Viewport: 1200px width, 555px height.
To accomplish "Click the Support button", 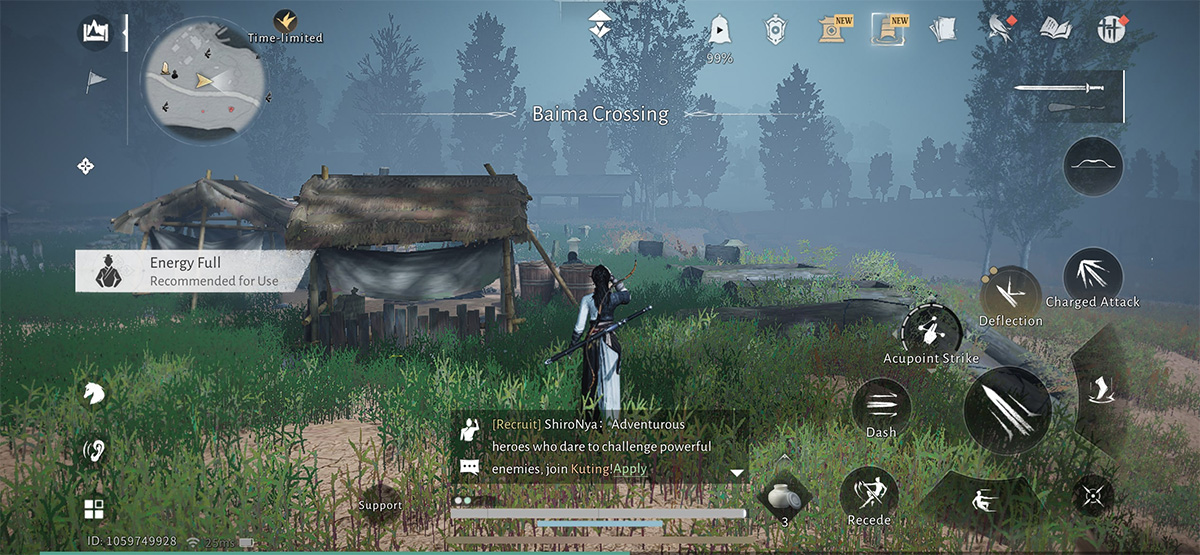I will [x=380, y=506].
